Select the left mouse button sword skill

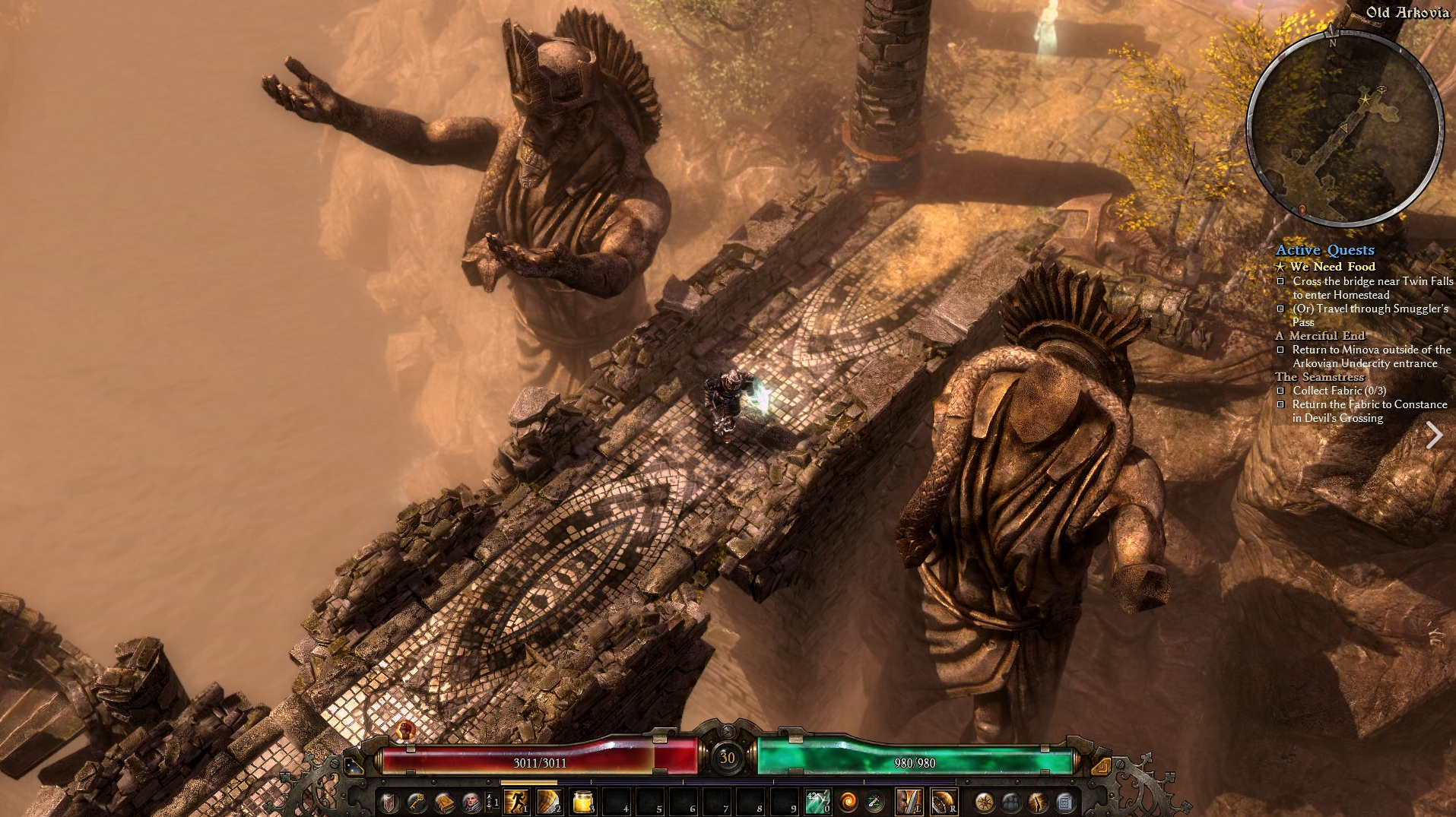pyautogui.click(x=909, y=801)
